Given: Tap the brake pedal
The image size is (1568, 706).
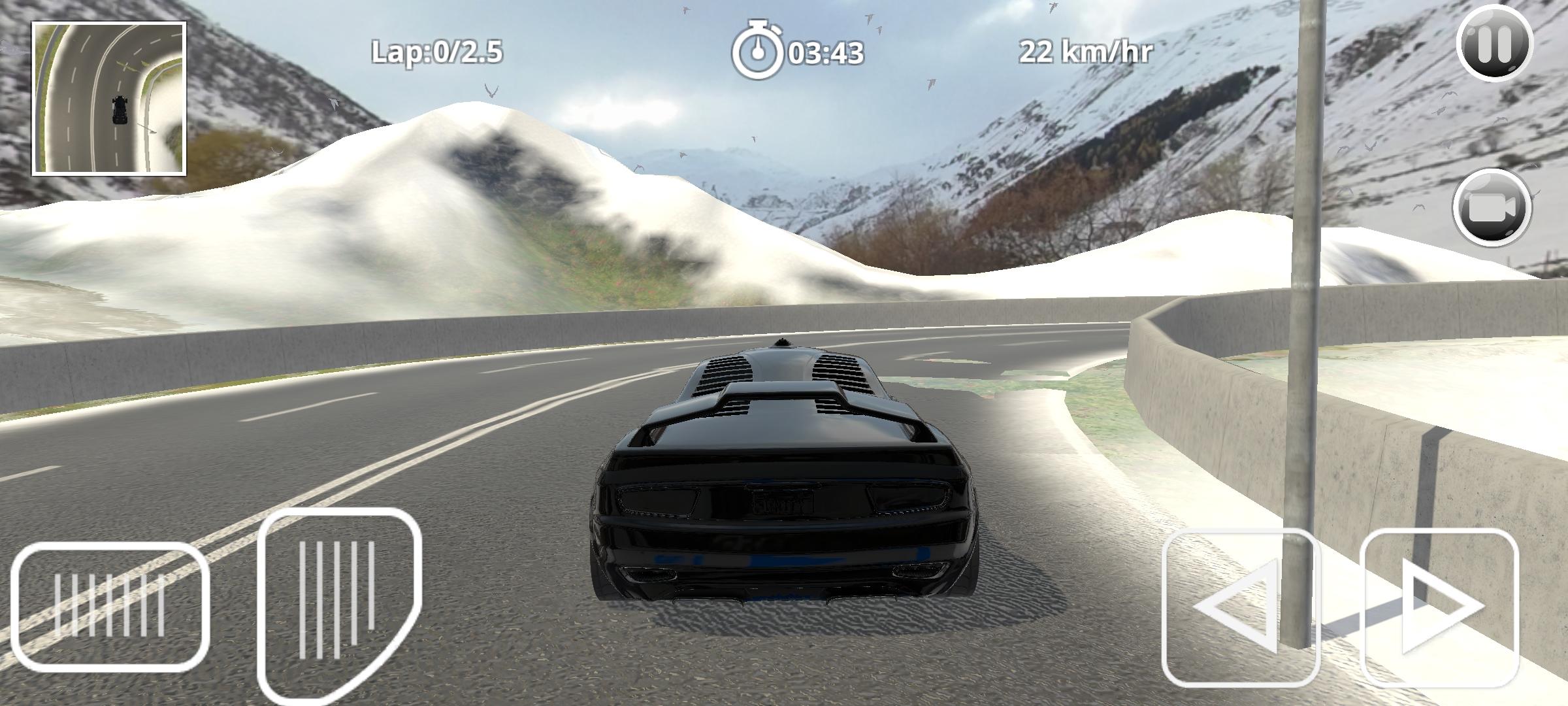Looking at the screenshot, I should [x=110, y=607].
